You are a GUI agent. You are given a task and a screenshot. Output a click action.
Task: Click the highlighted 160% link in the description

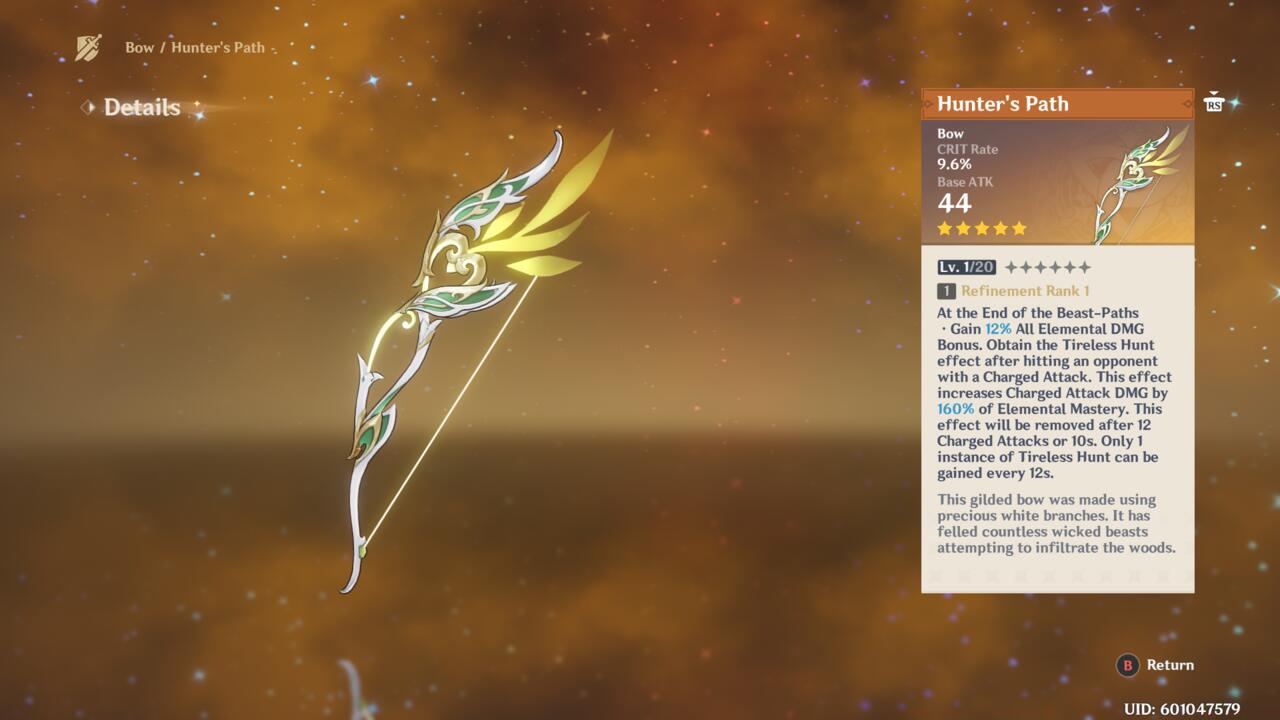click(x=955, y=408)
